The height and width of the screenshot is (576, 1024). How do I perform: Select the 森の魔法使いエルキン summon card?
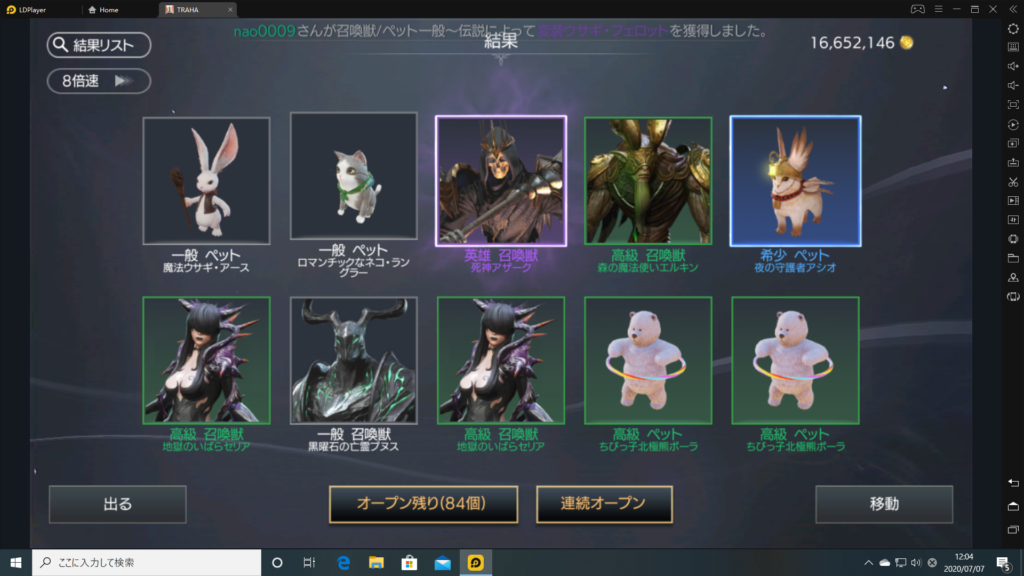[647, 181]
